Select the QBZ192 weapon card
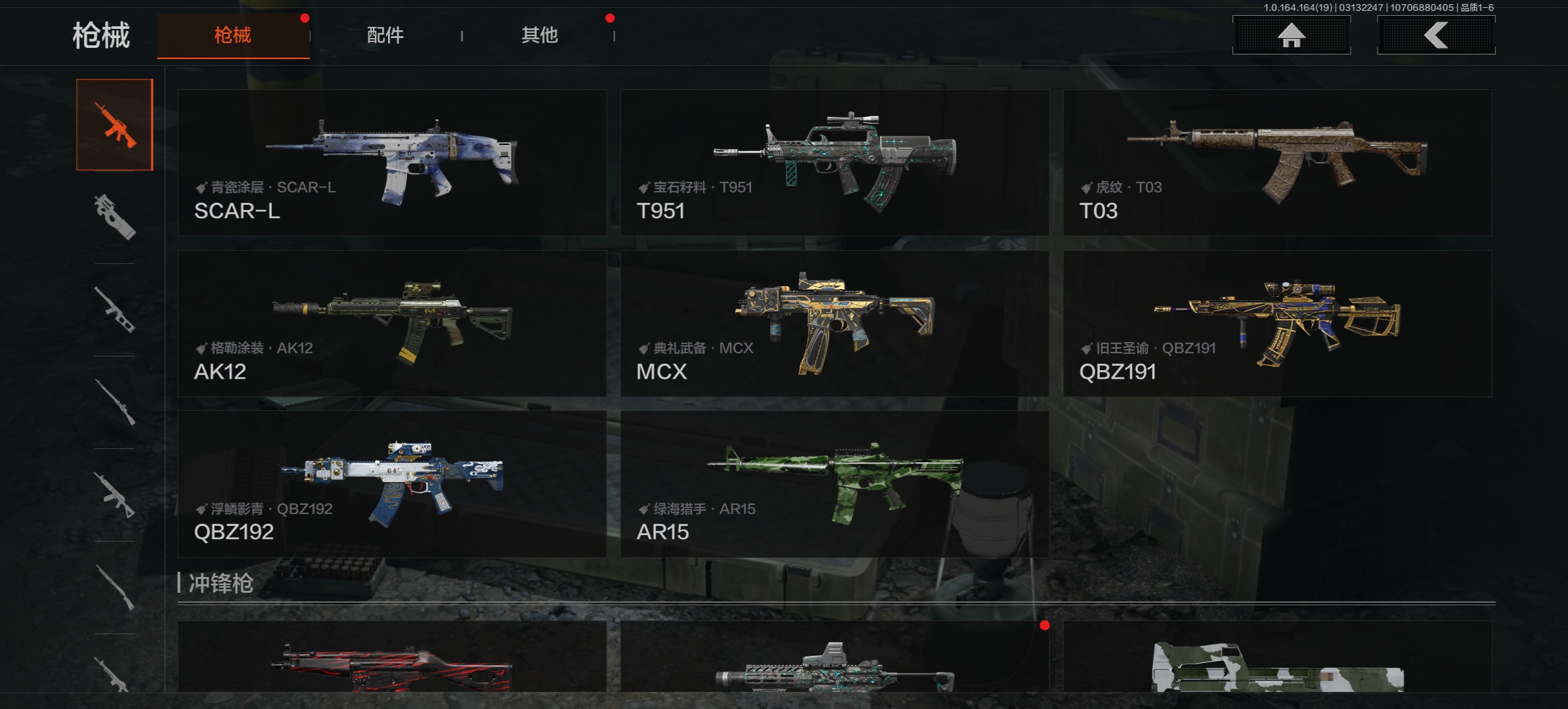 [392, 484]
